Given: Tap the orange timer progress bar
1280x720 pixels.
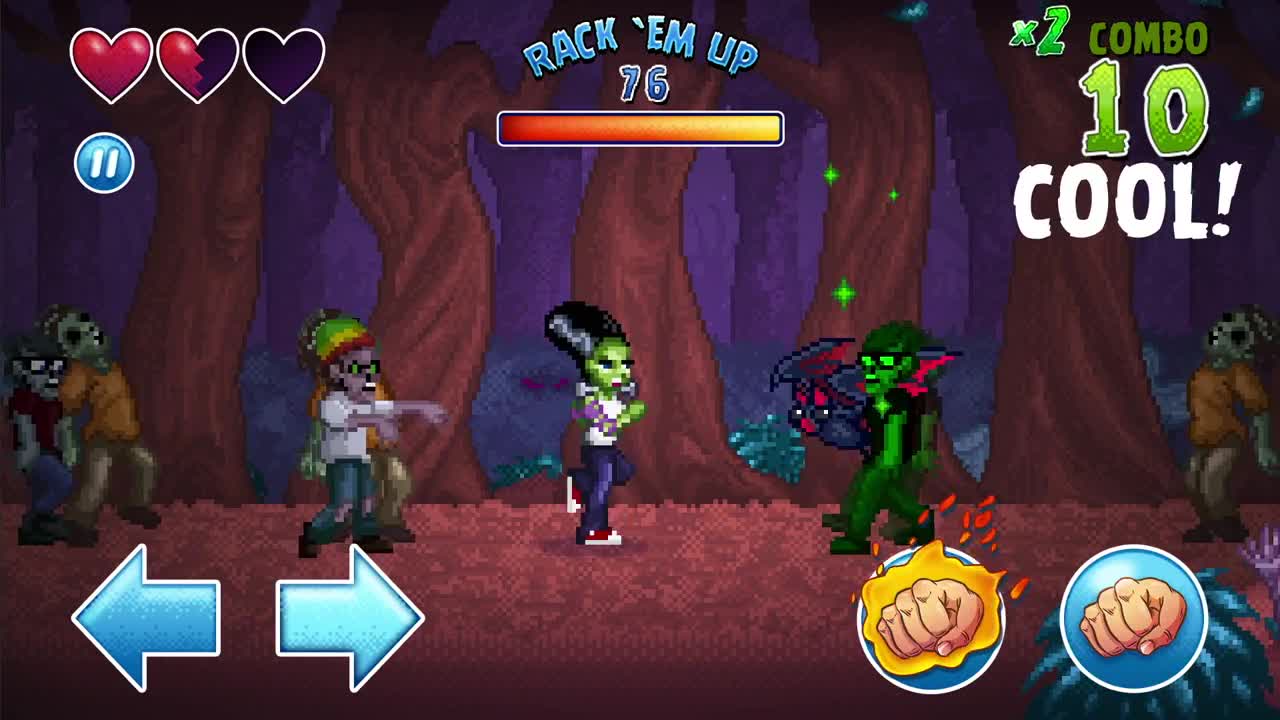Looking at the screenshot, I should coord(640,127).
